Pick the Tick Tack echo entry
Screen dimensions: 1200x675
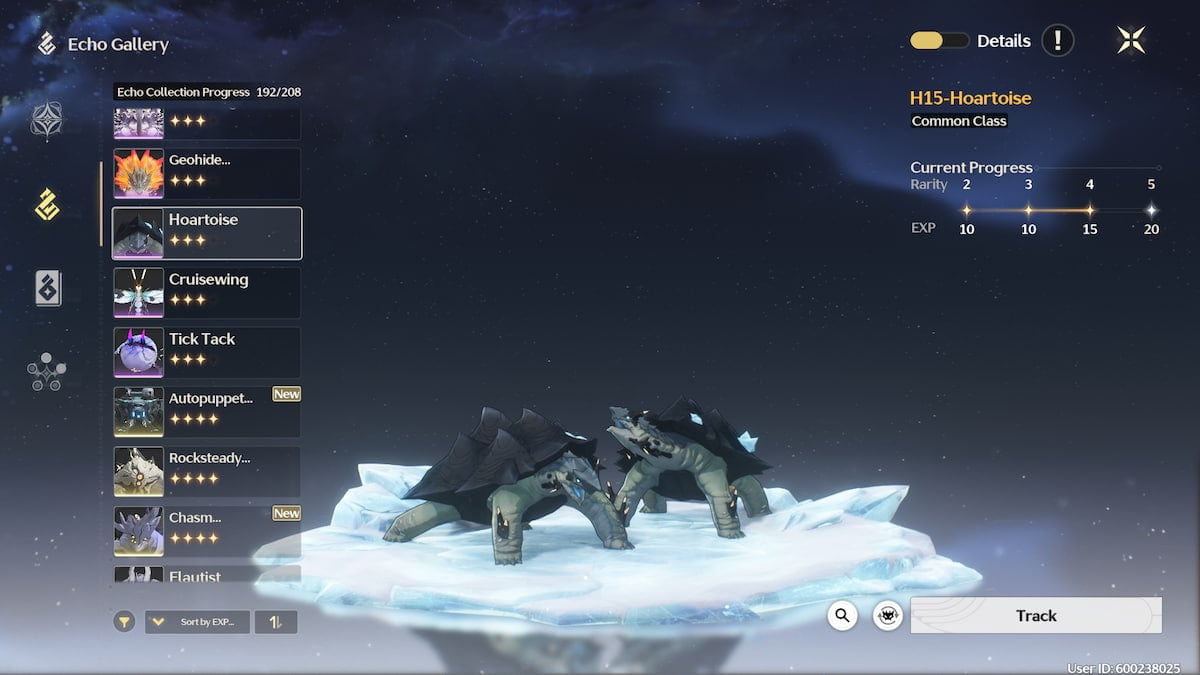[207, 352]
